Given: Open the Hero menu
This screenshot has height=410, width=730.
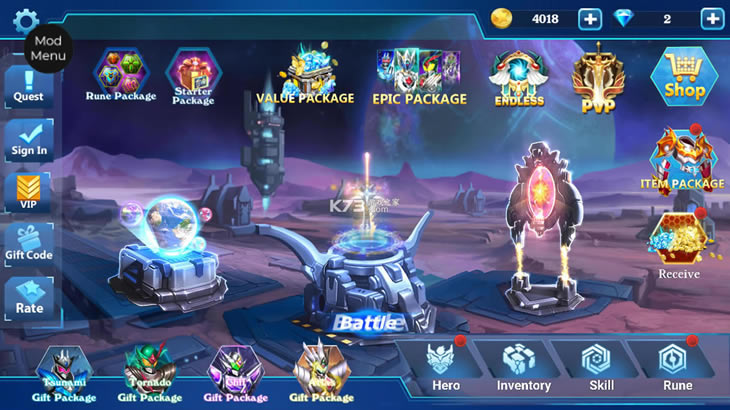Looking at the screenshot, I should pyautogui.click(x=445, y=367).
